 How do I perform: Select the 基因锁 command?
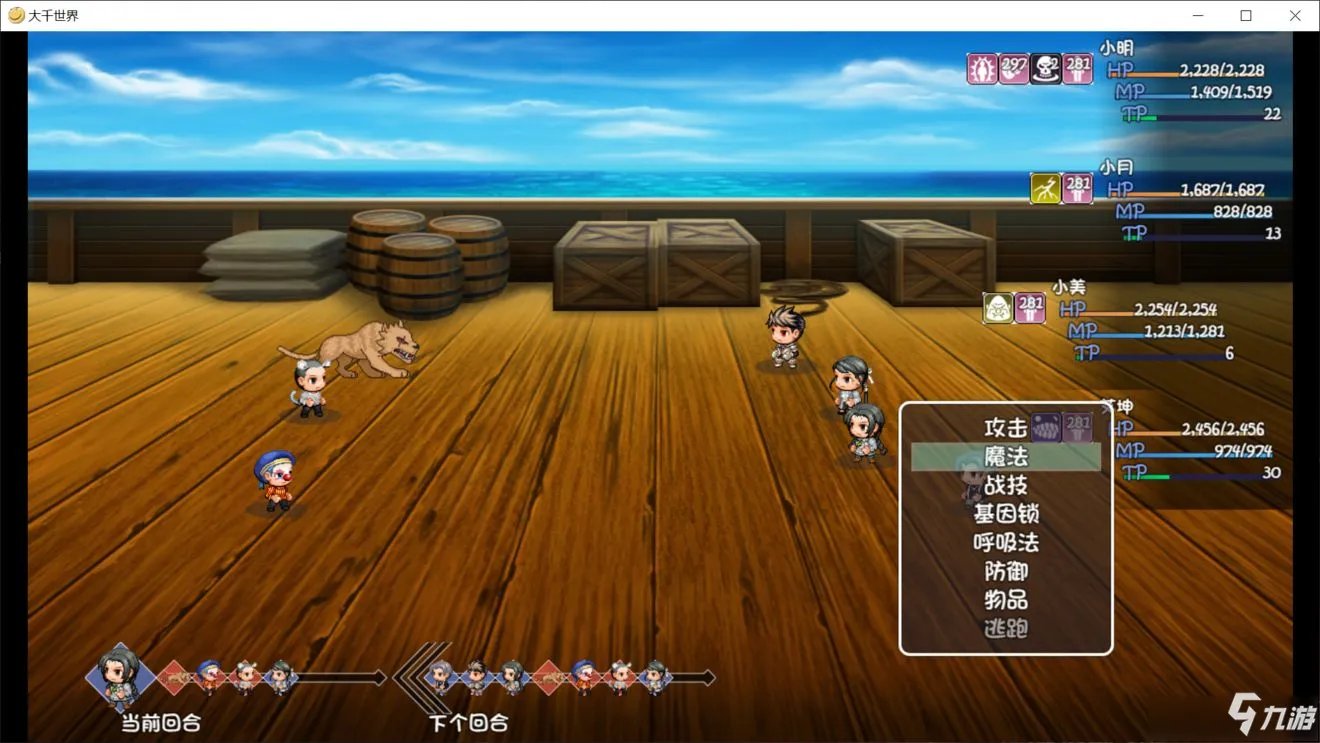click(x=1005, y=514)
